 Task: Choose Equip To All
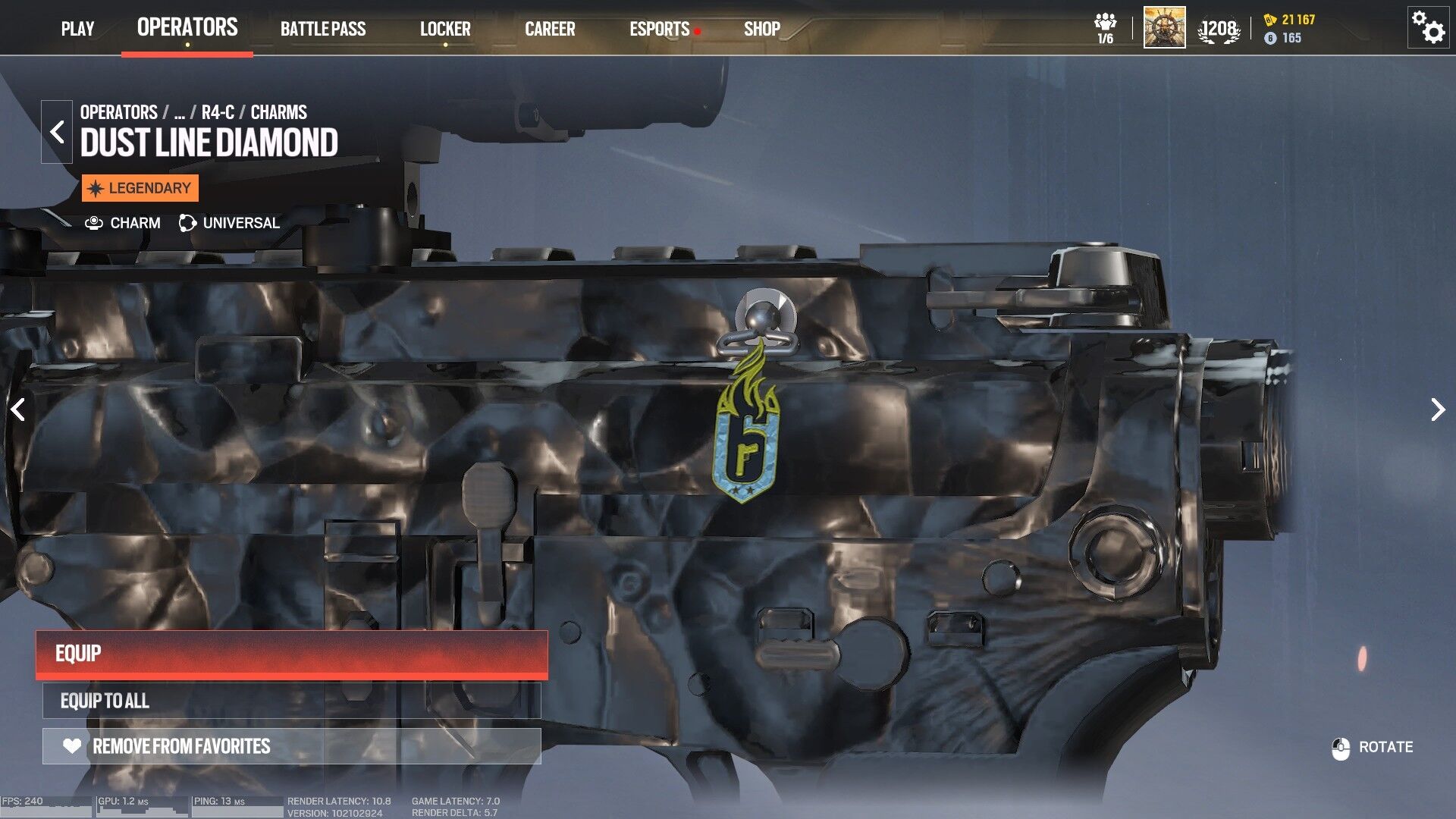click(292, 701)
